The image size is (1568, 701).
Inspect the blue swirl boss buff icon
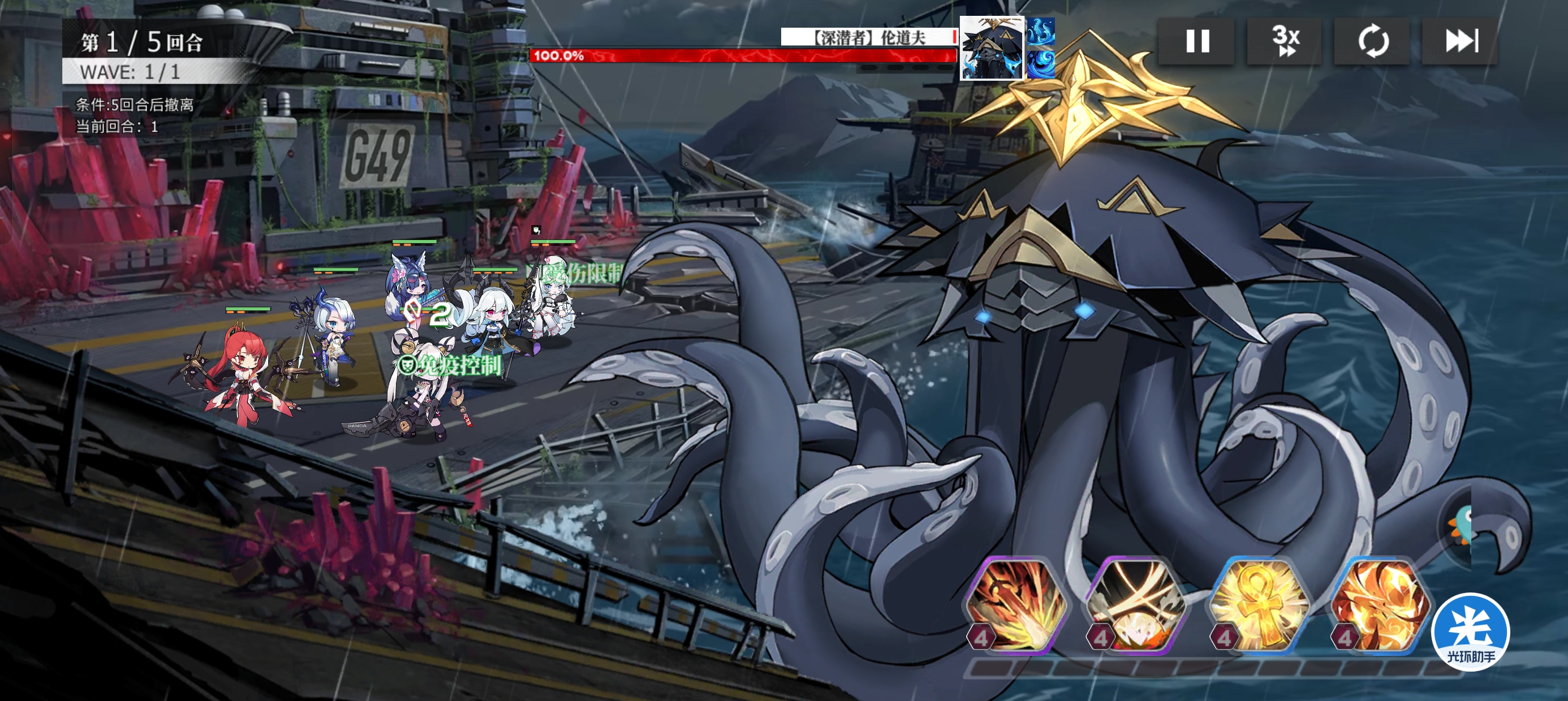pyautogui.click(x=1041, y=64)
